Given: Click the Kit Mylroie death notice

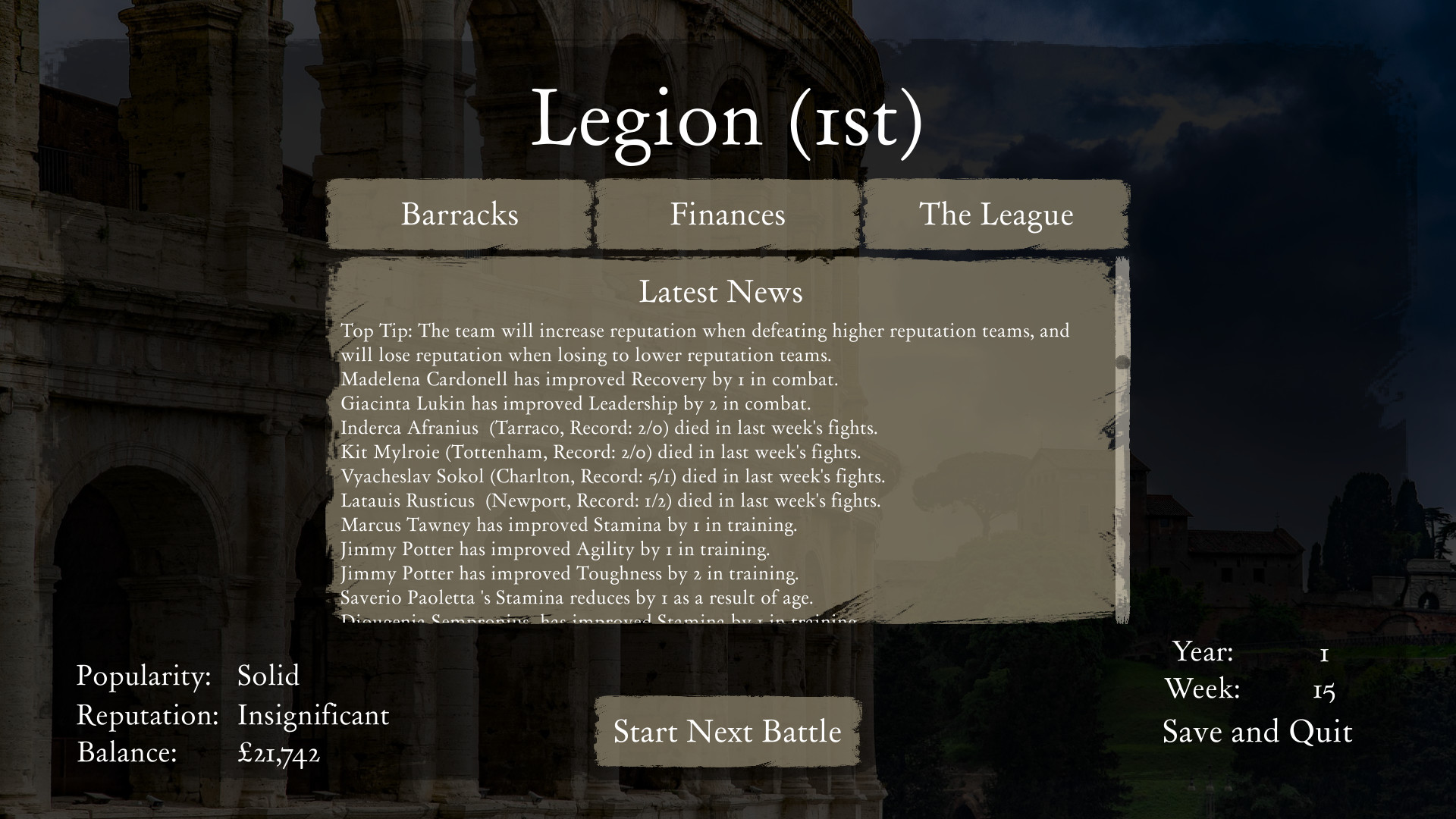Looking at the screenshot, I should coord(601,452).
